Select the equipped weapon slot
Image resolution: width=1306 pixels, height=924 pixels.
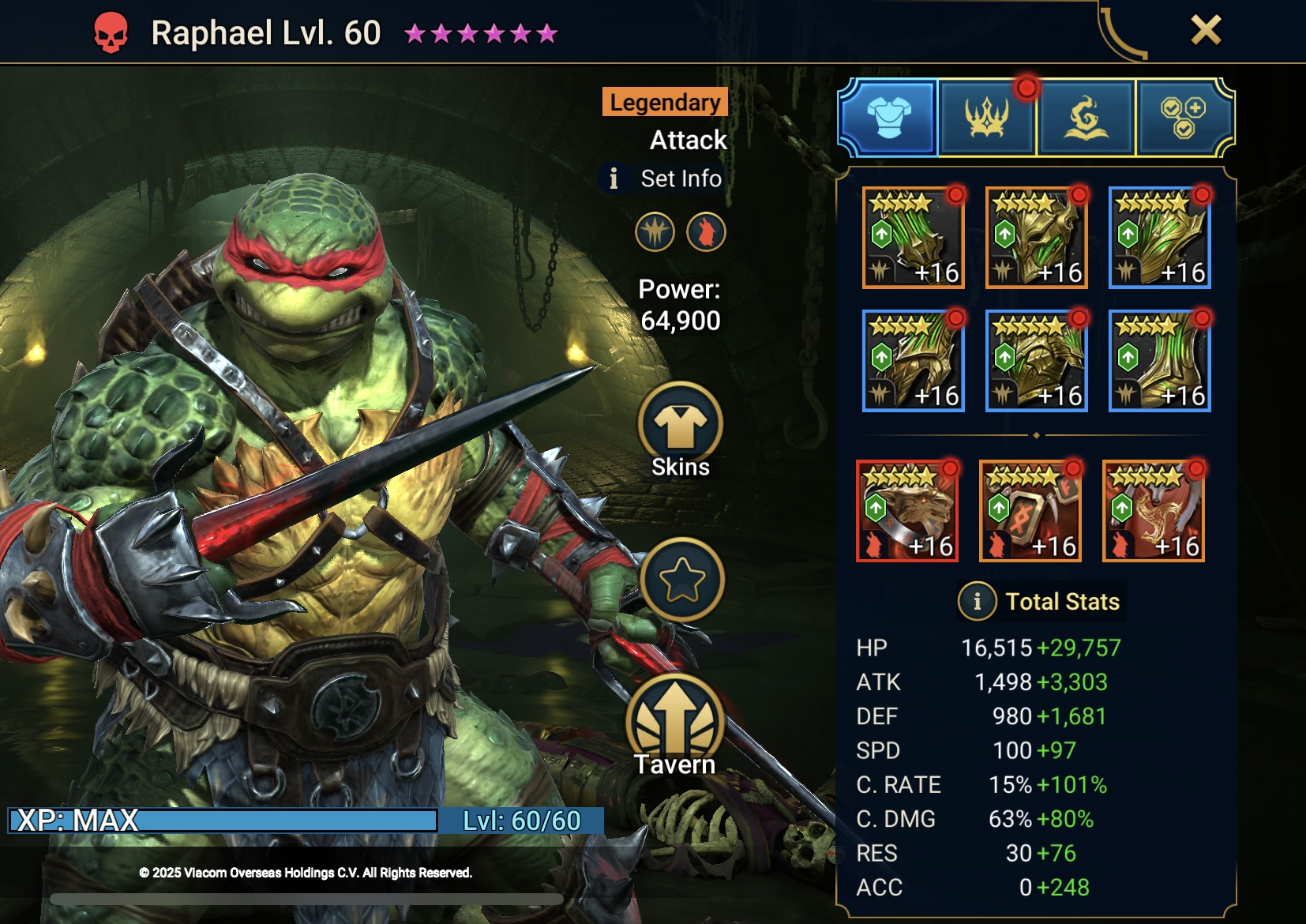(x=914, y=238)
